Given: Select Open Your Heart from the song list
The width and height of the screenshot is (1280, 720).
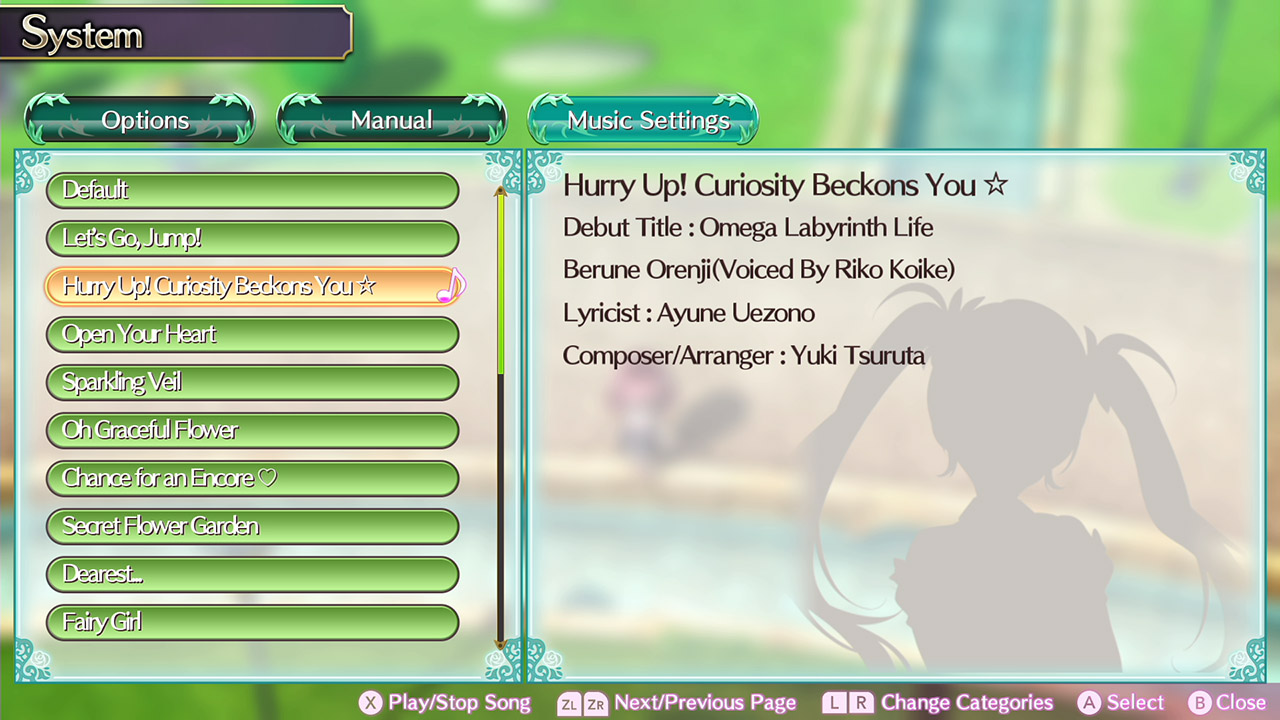Looking at the screenshot, I should tap(252, 334).
